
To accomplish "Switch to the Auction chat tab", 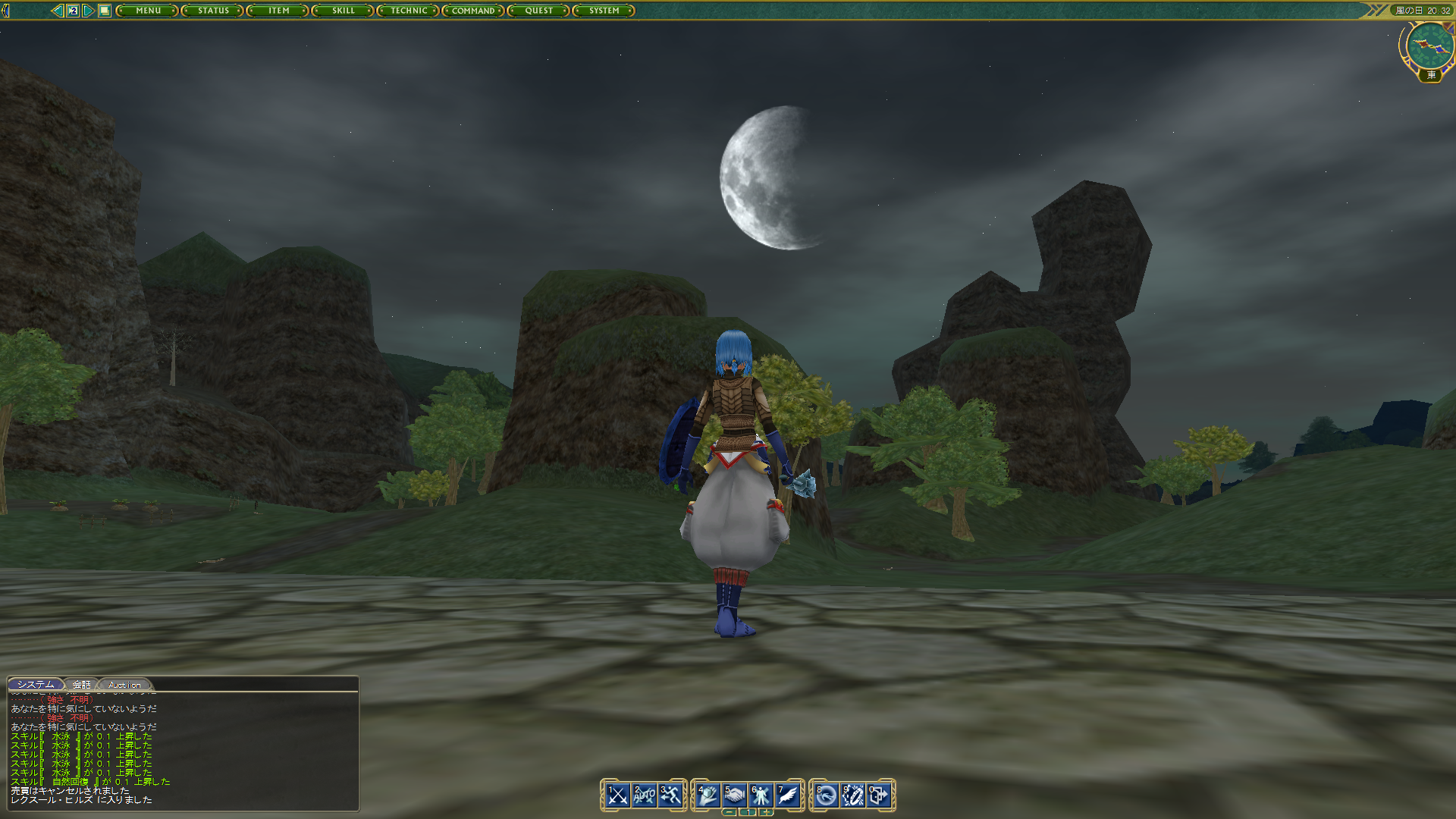I will (x=126, y=684).
